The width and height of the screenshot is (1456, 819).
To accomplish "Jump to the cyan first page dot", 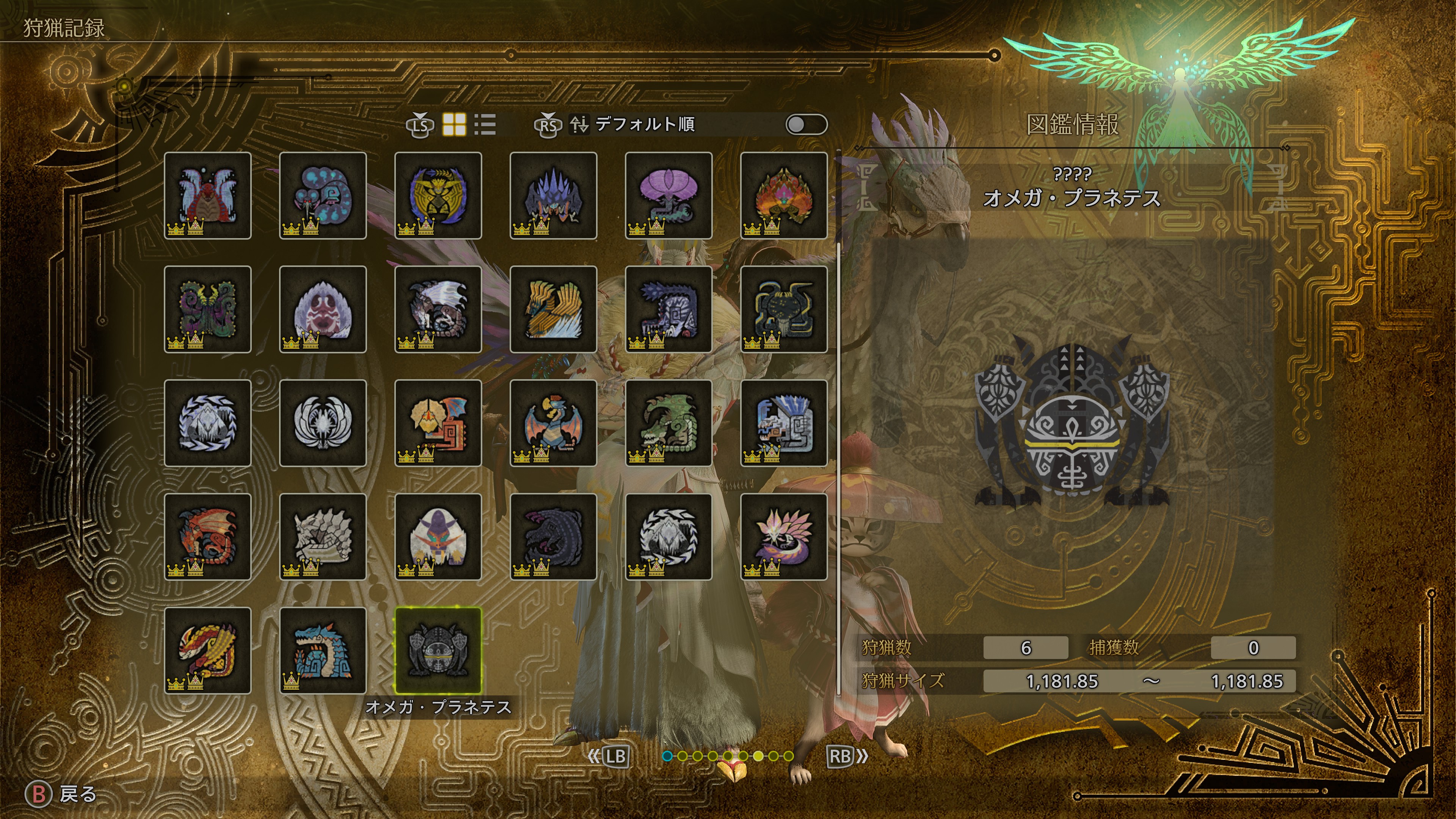I will [667, 756].
